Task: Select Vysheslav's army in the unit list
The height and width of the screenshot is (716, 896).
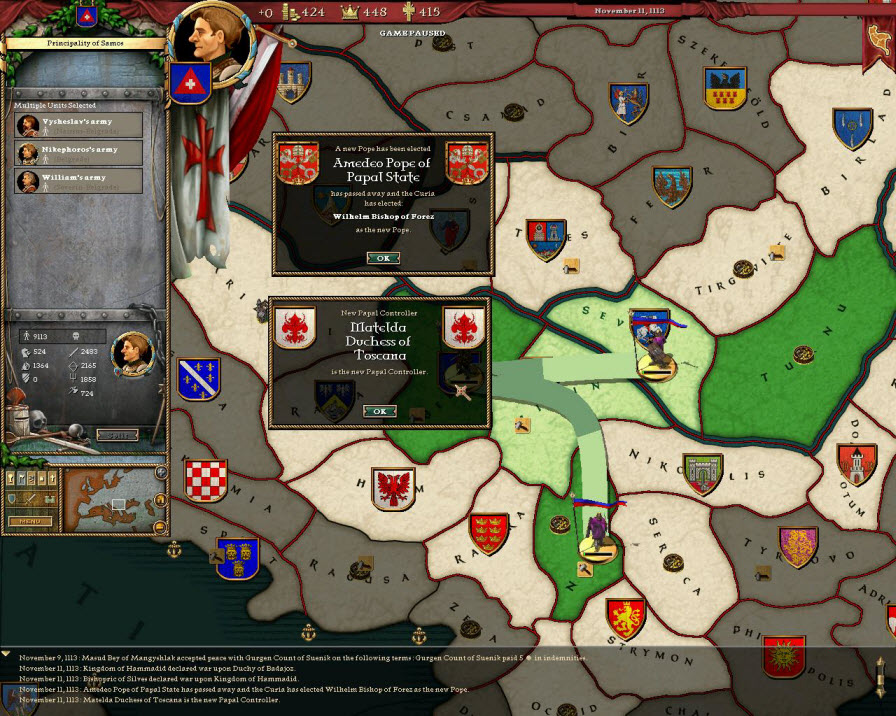Action: coord(78,125)
